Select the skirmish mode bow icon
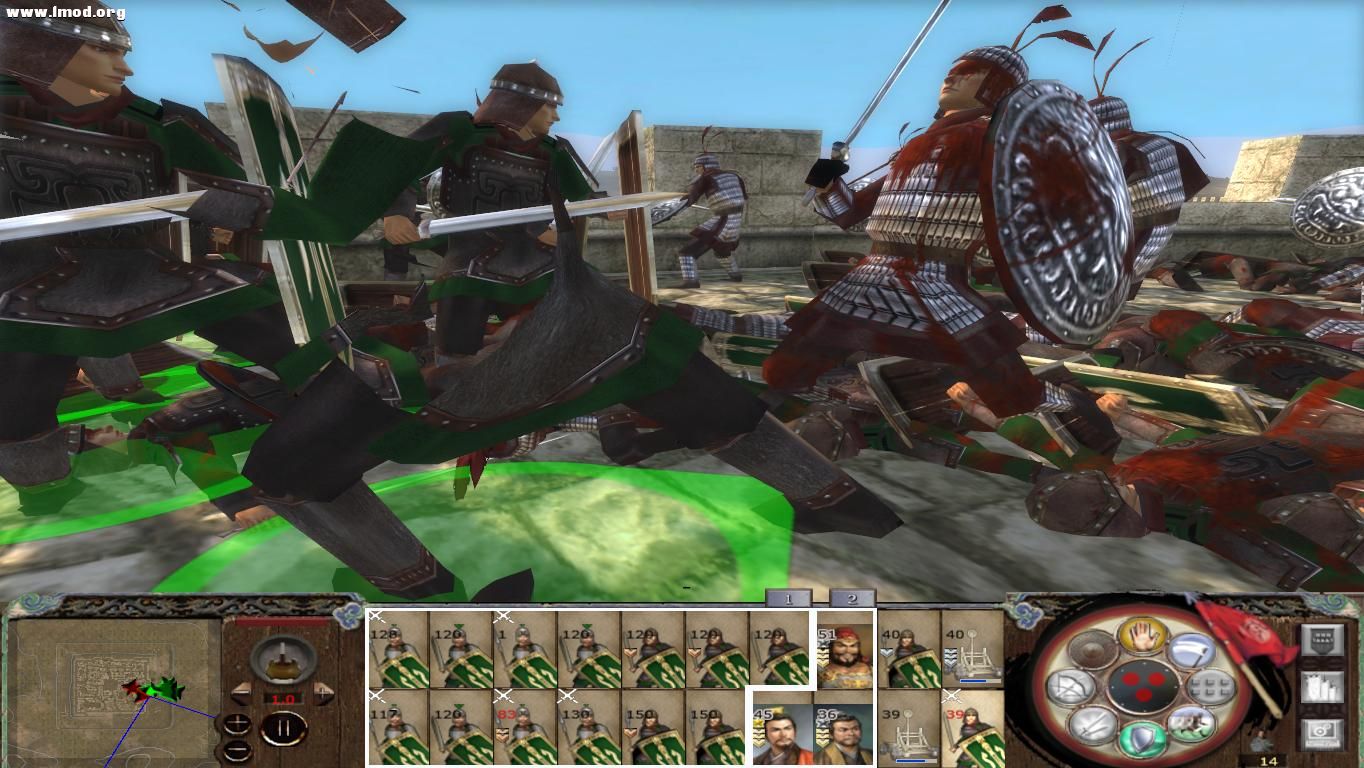The height and width of the screenshot is (768, 1364). [x=1072, y=687]
